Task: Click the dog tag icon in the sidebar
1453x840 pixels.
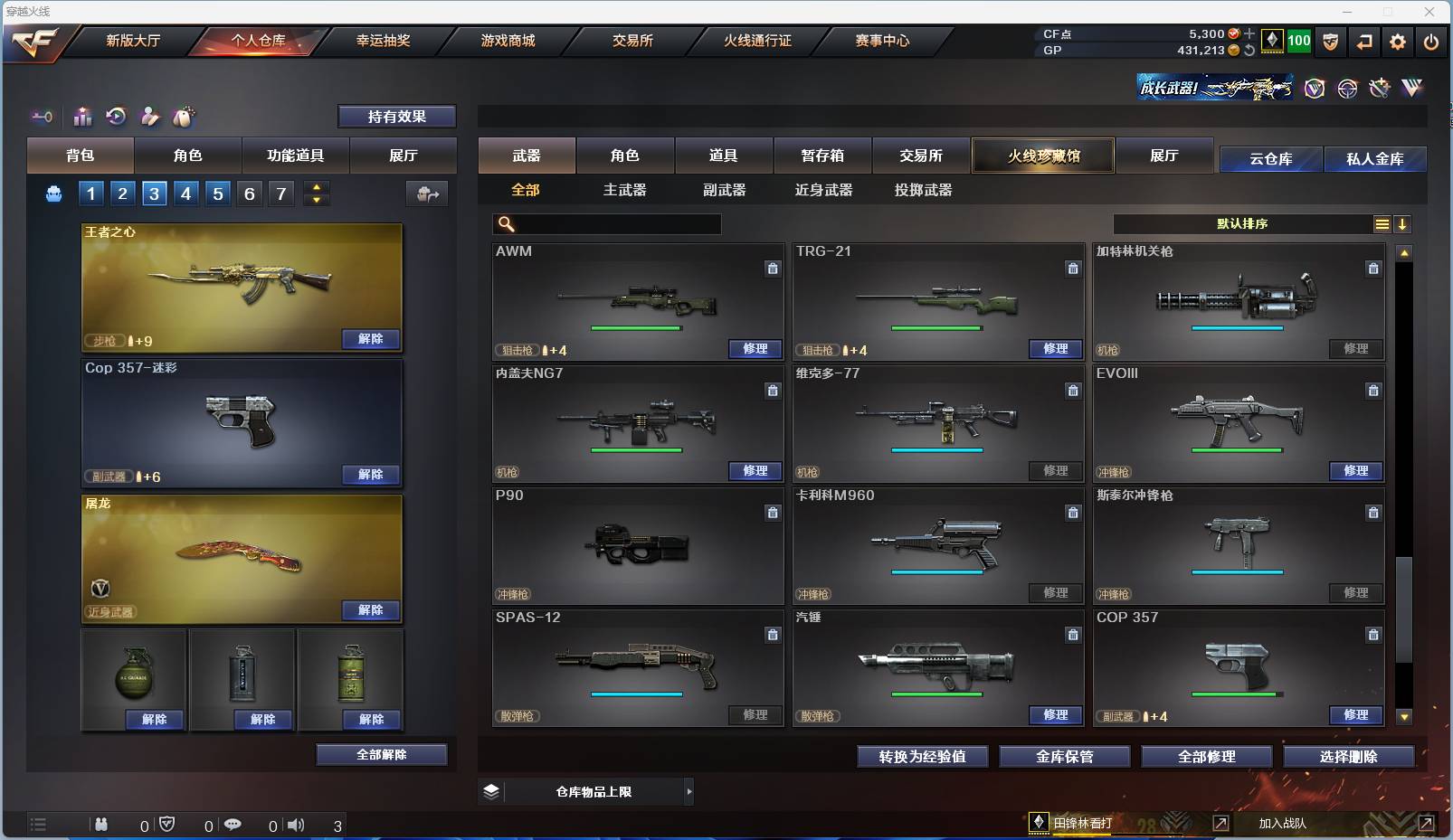Action: (x=184, y=117)
